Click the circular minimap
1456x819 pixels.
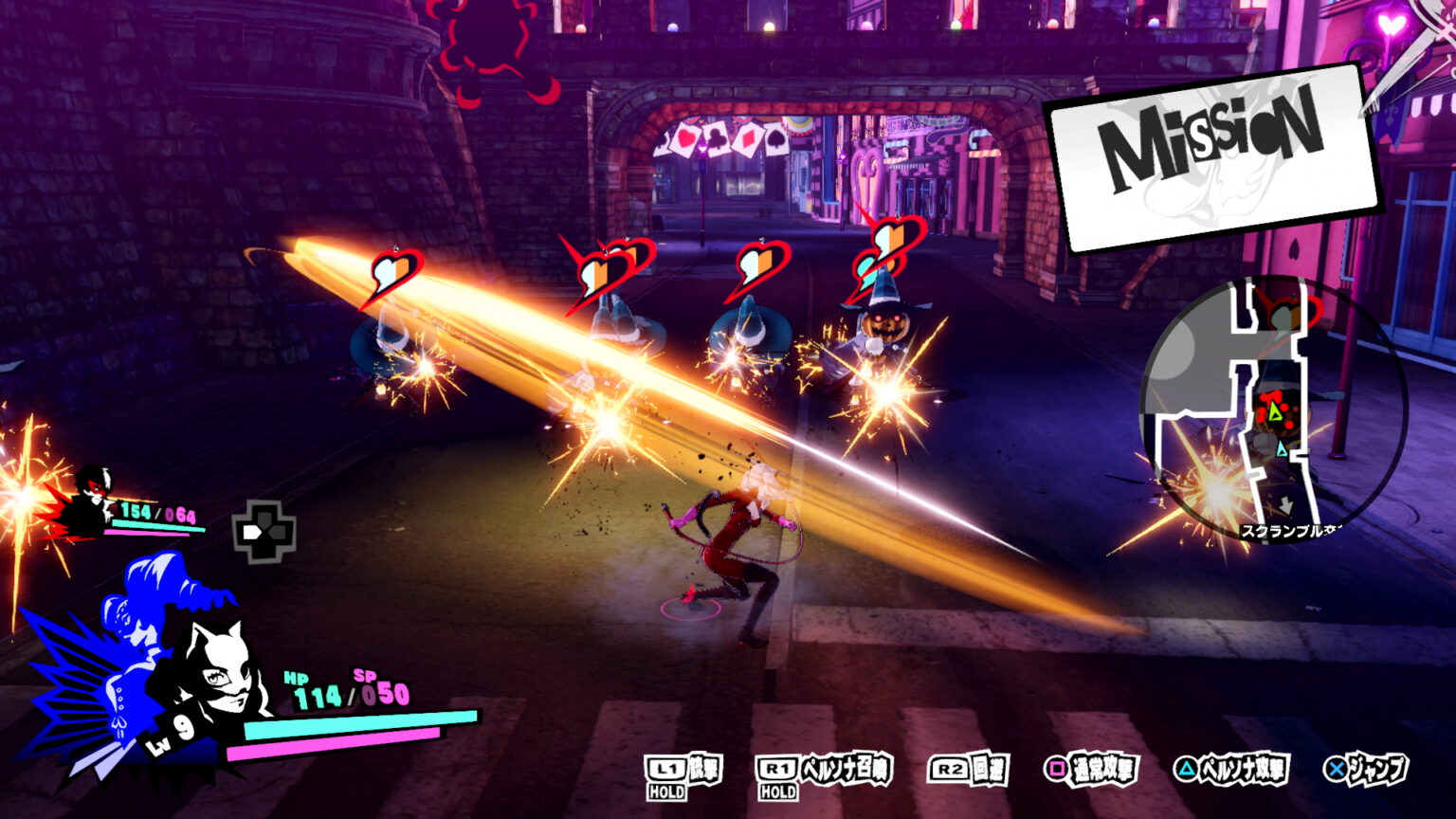pos(1273,409)
